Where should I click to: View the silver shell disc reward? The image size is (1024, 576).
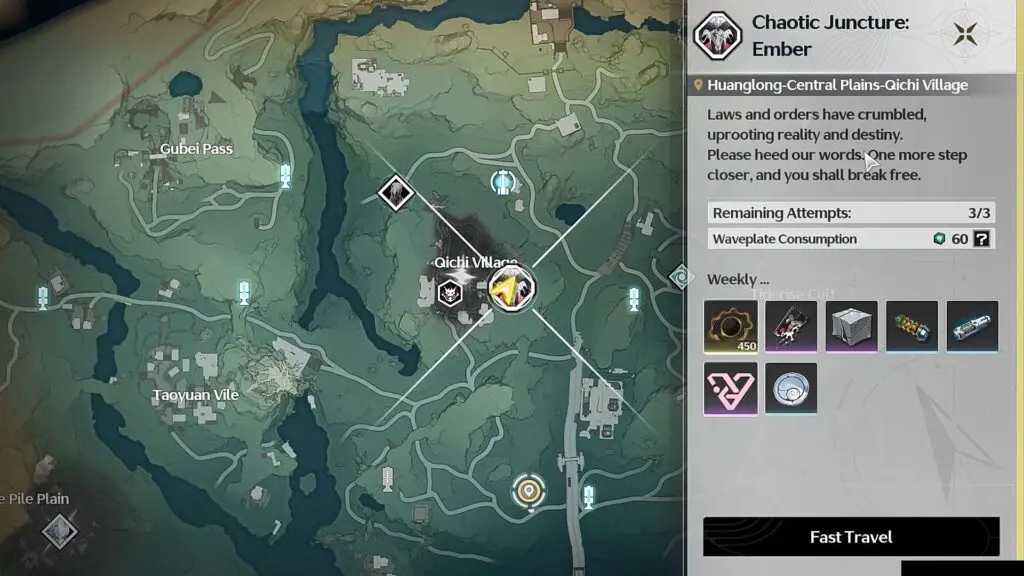click(791, 389)
